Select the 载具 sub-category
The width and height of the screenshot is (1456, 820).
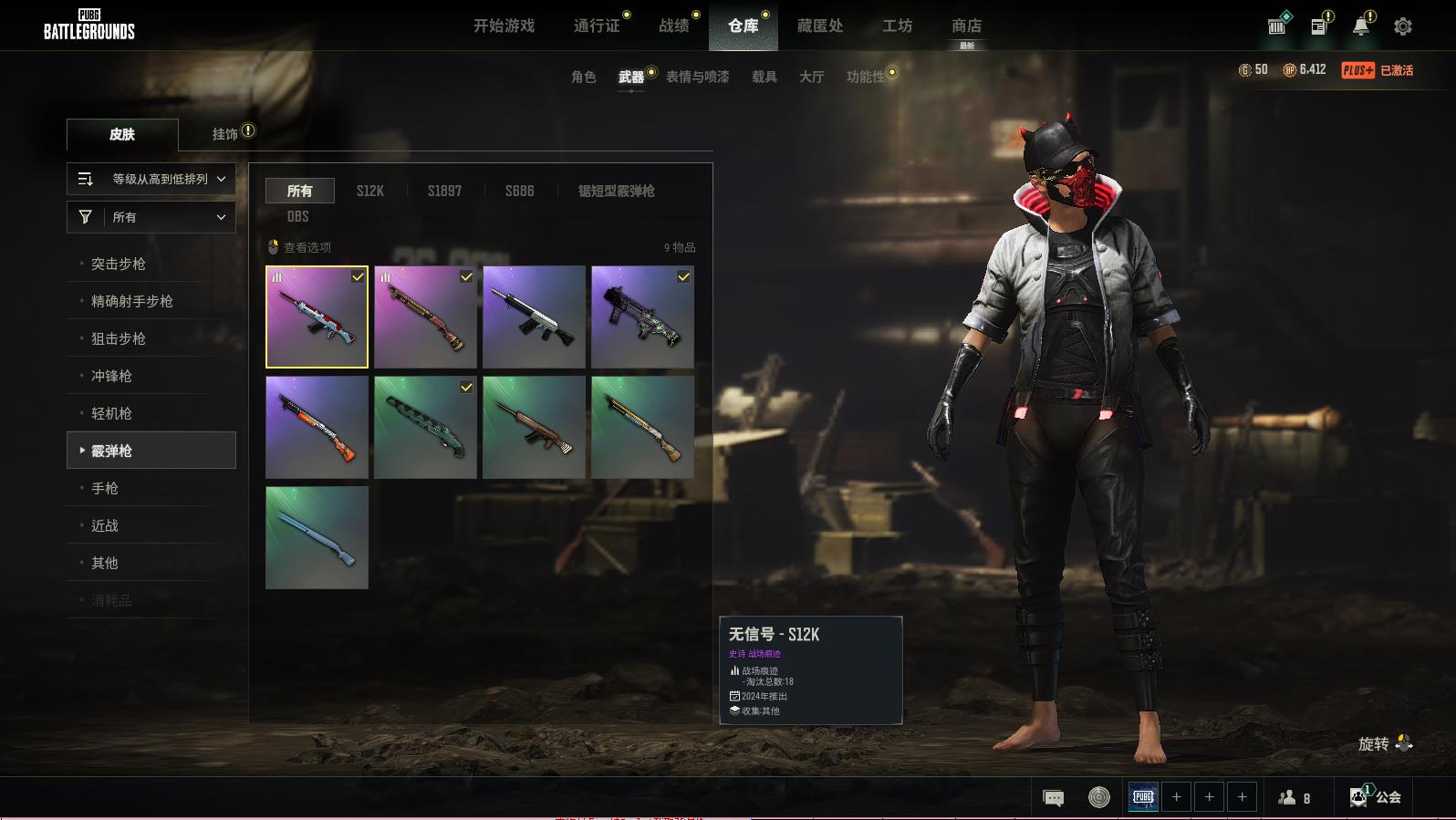click(764, 77)
